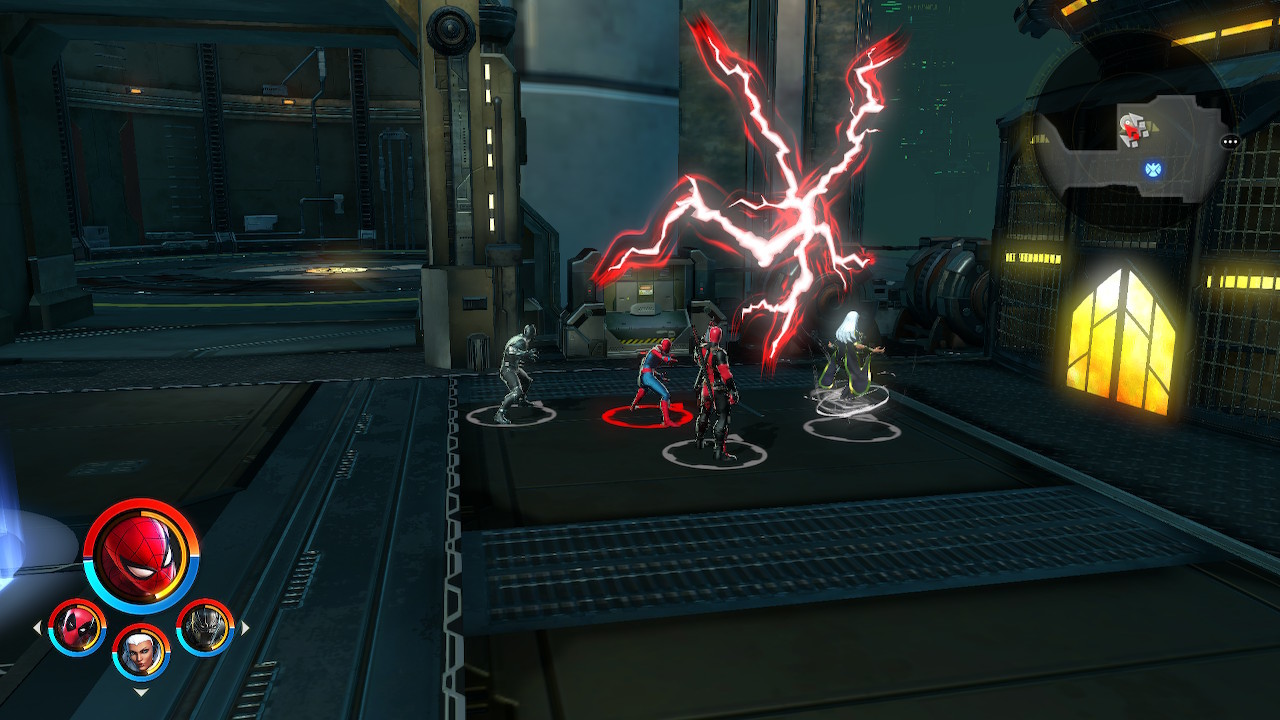Click the ellipsis marker beside the minimap
The width and height of the screenshot is (1280, 720).
1230,142
